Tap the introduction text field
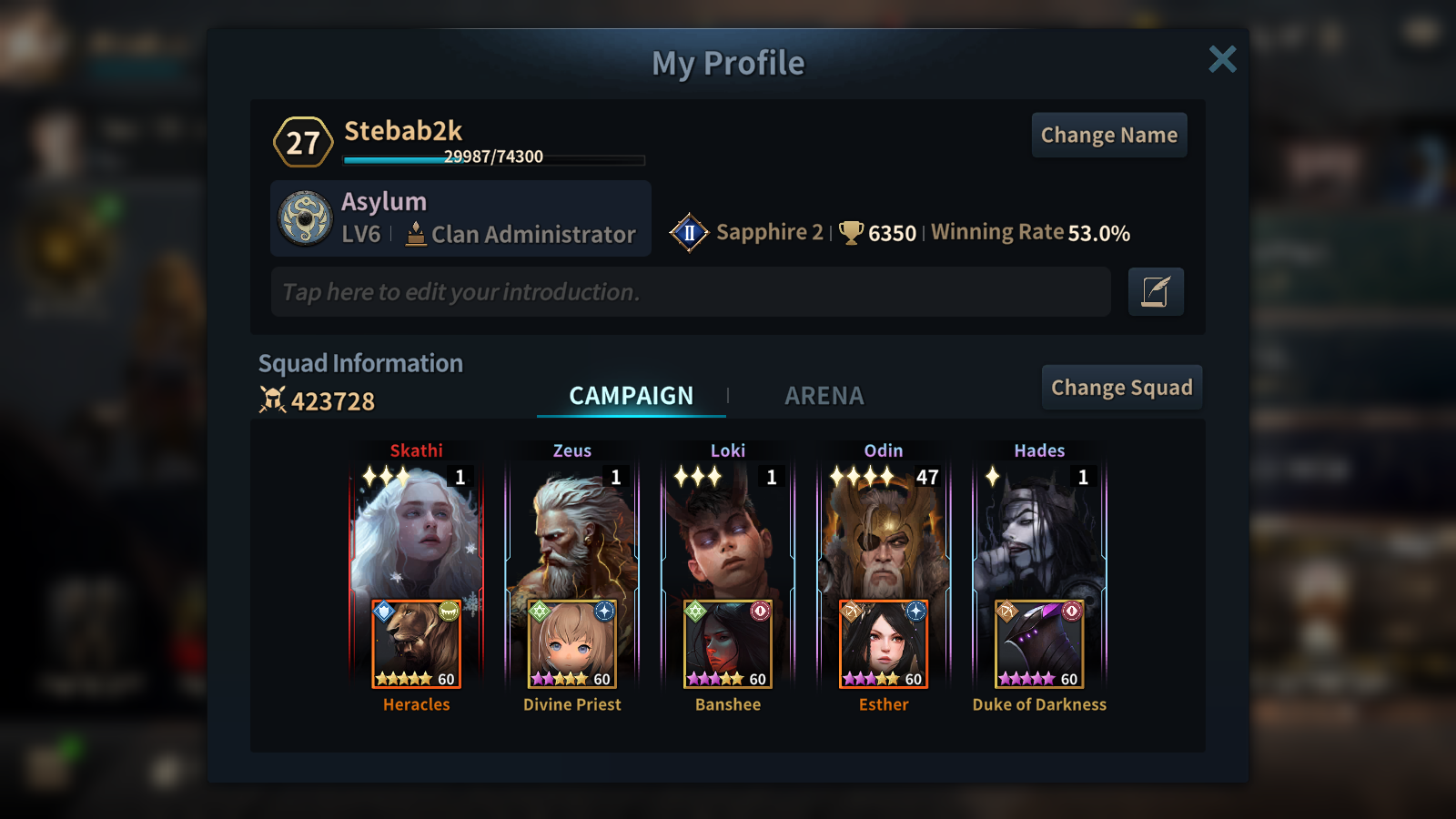 [x=690, y=292]
